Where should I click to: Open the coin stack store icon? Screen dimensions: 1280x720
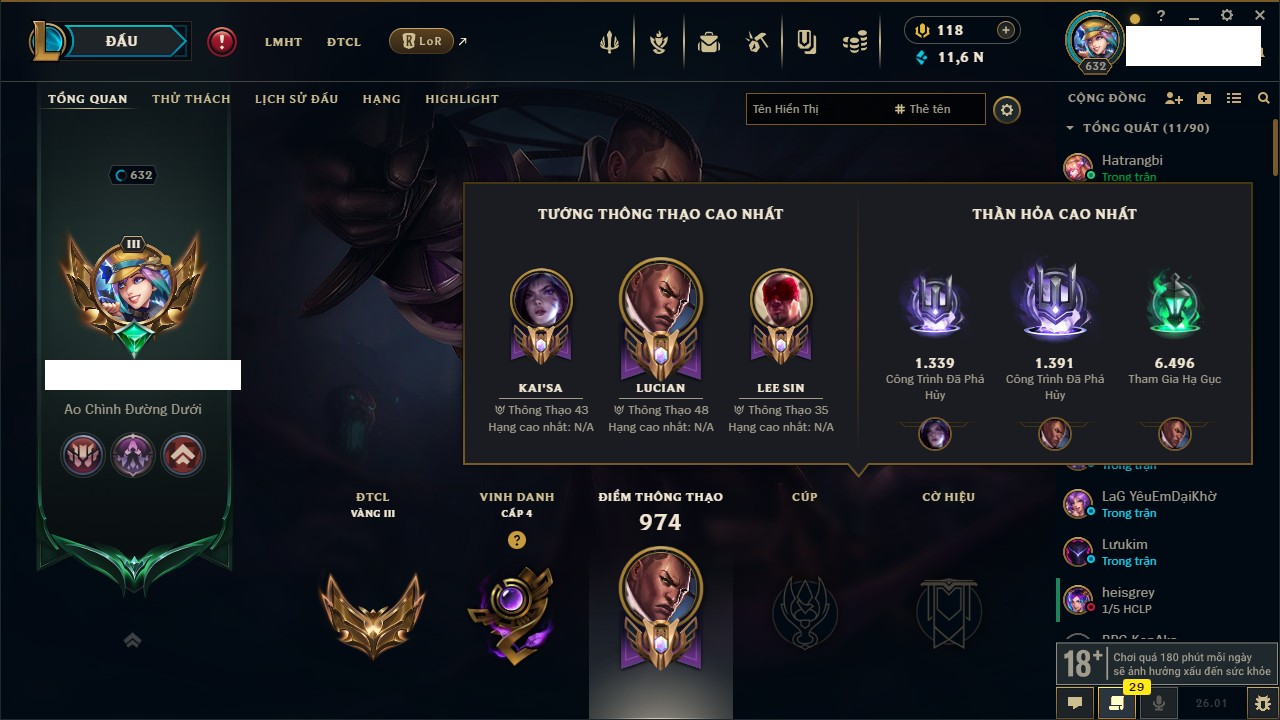[x=854, y=42]
